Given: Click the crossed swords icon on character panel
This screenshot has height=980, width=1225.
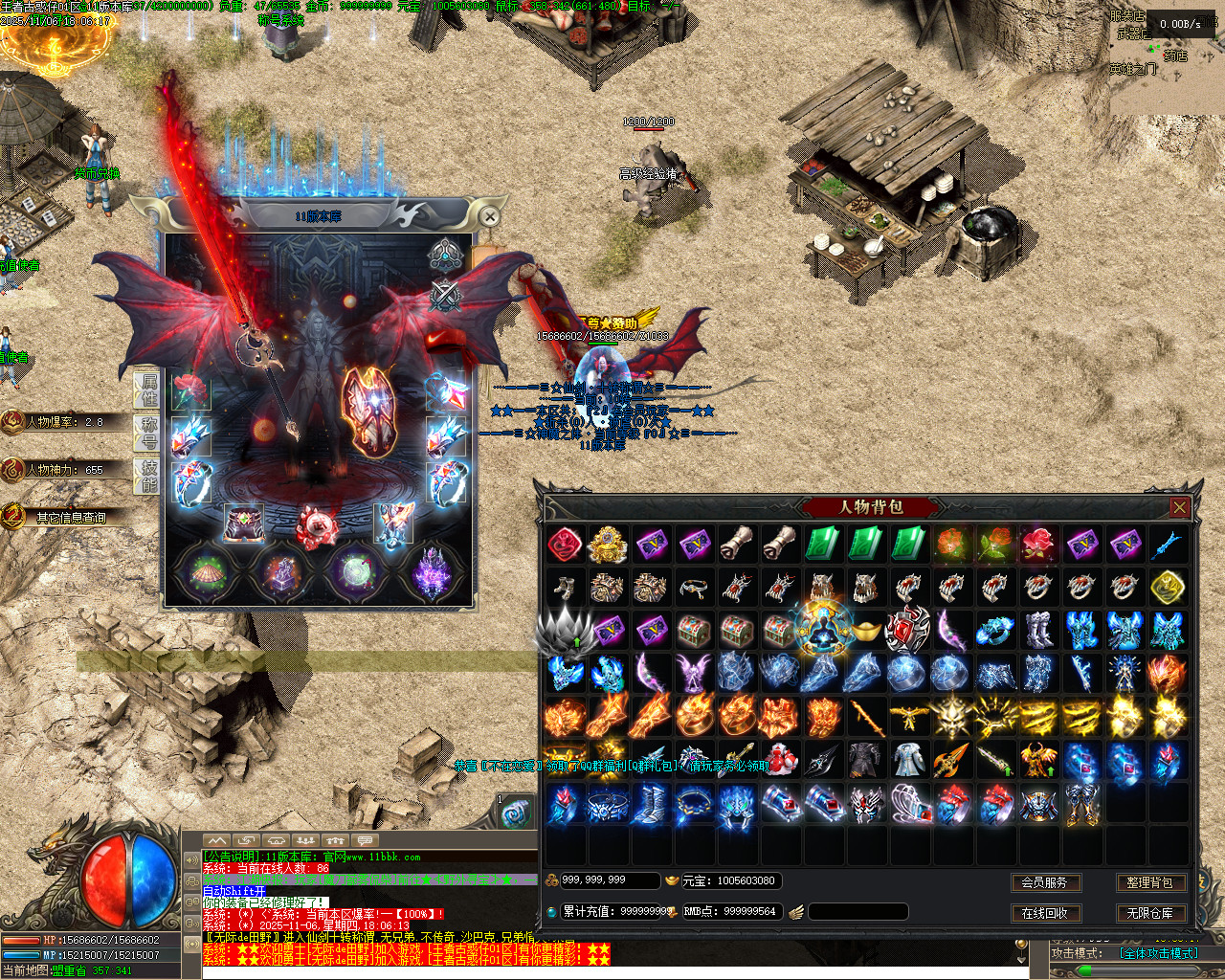Looking at the screenshot, I should tap(445, 295).
